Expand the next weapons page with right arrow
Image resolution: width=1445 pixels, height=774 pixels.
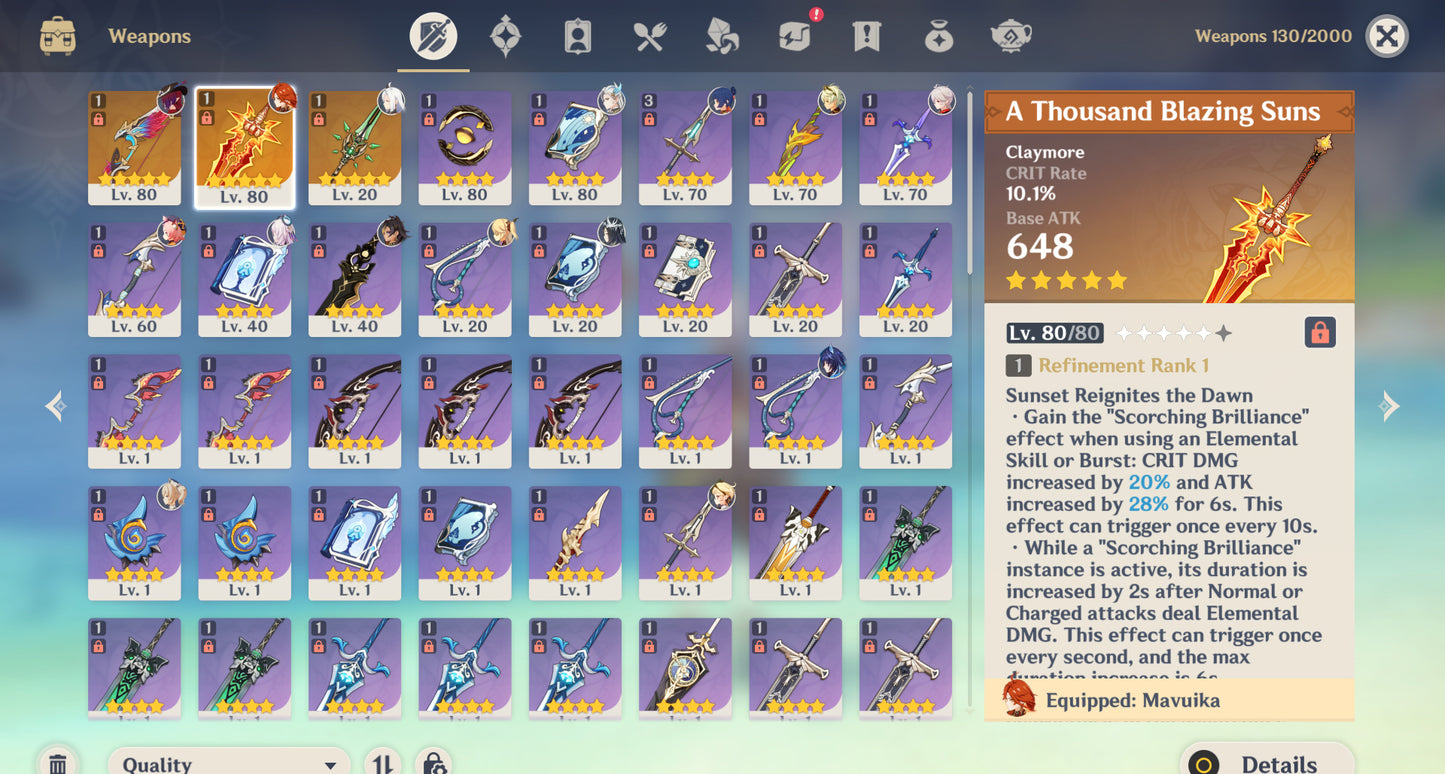click(x=1389, y=404)
